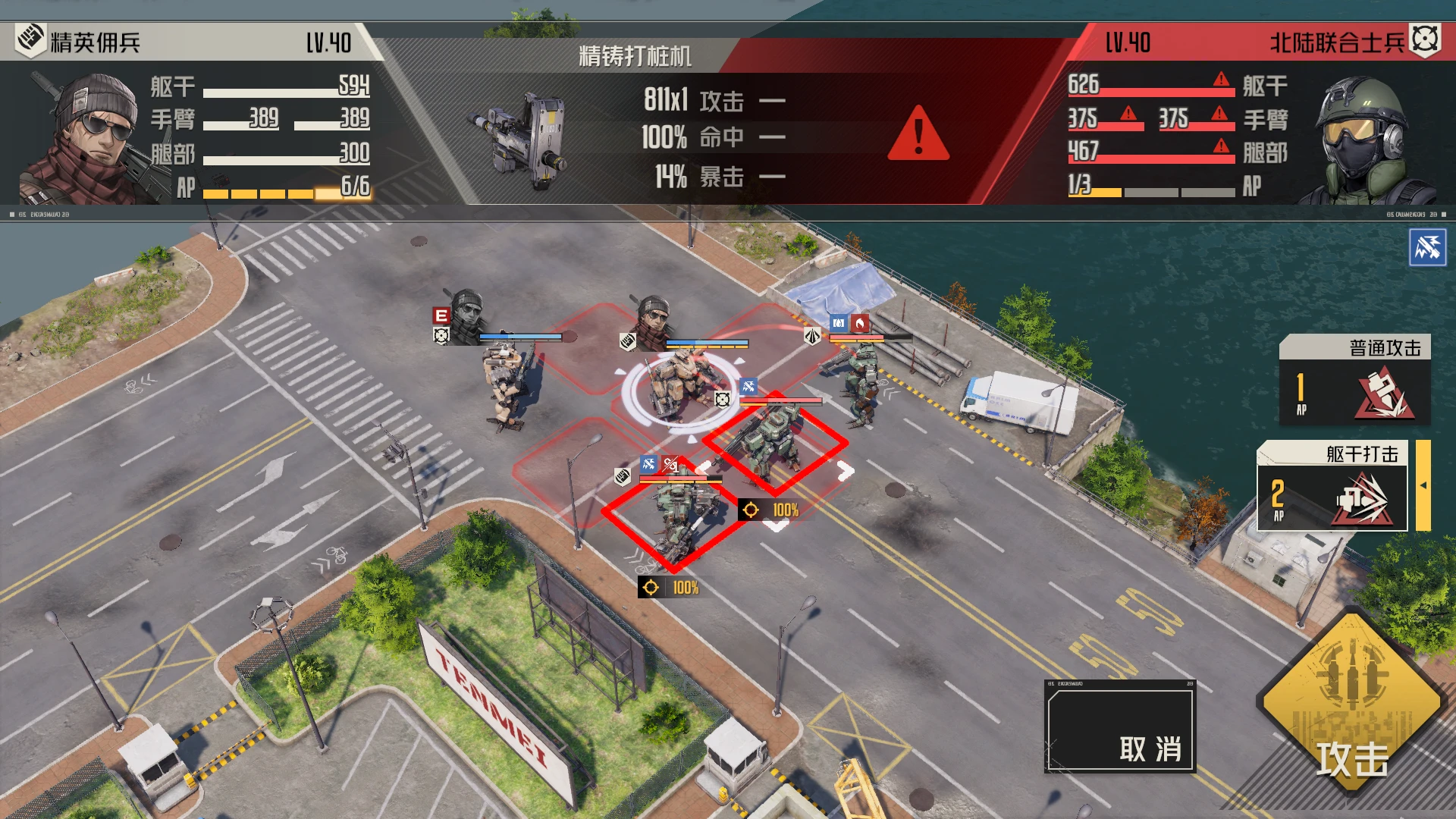Choose the 躯干打击 torso strike skill
This screenshot has width=1456, height=819.
pos(1332,486)
